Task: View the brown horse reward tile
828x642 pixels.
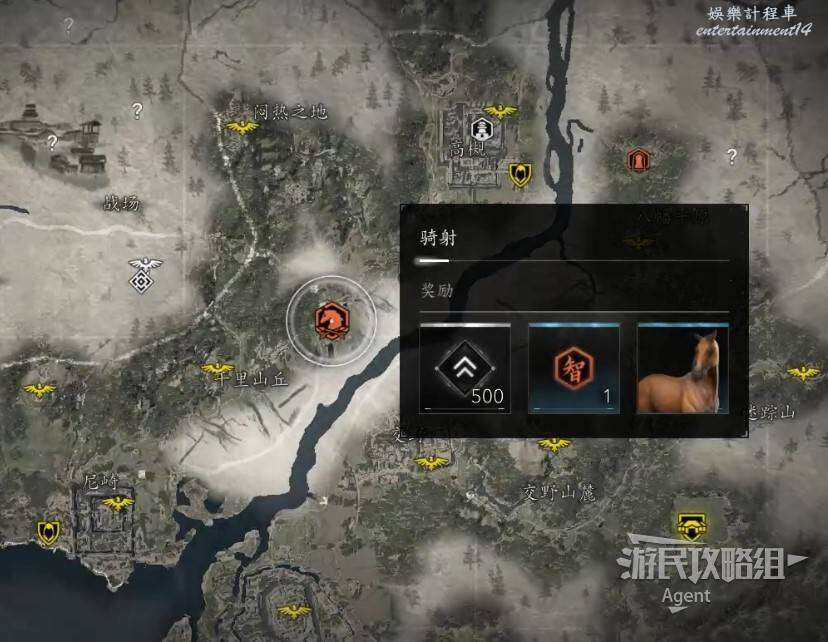Action: click(x=683, y=368)
